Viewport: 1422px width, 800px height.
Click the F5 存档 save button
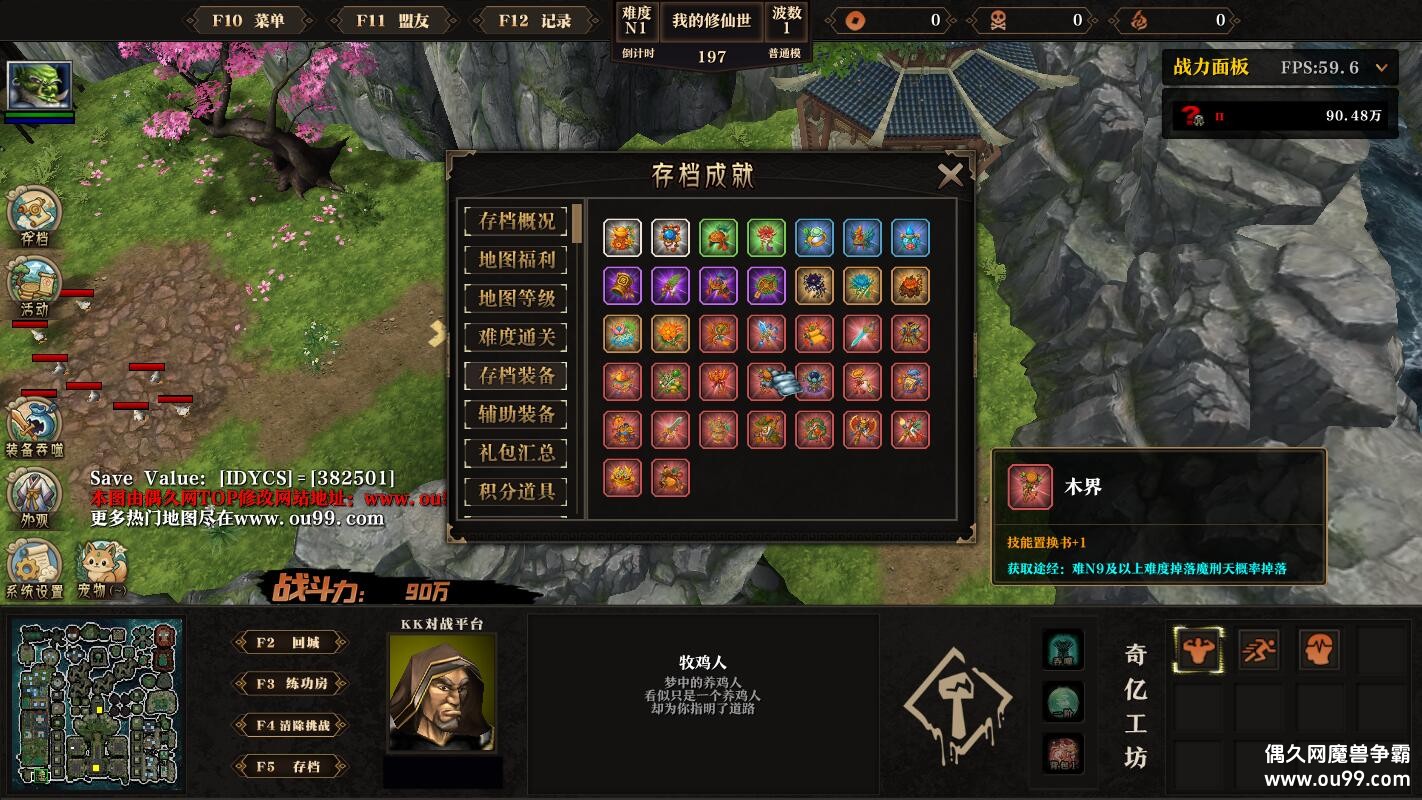[290, 767]
